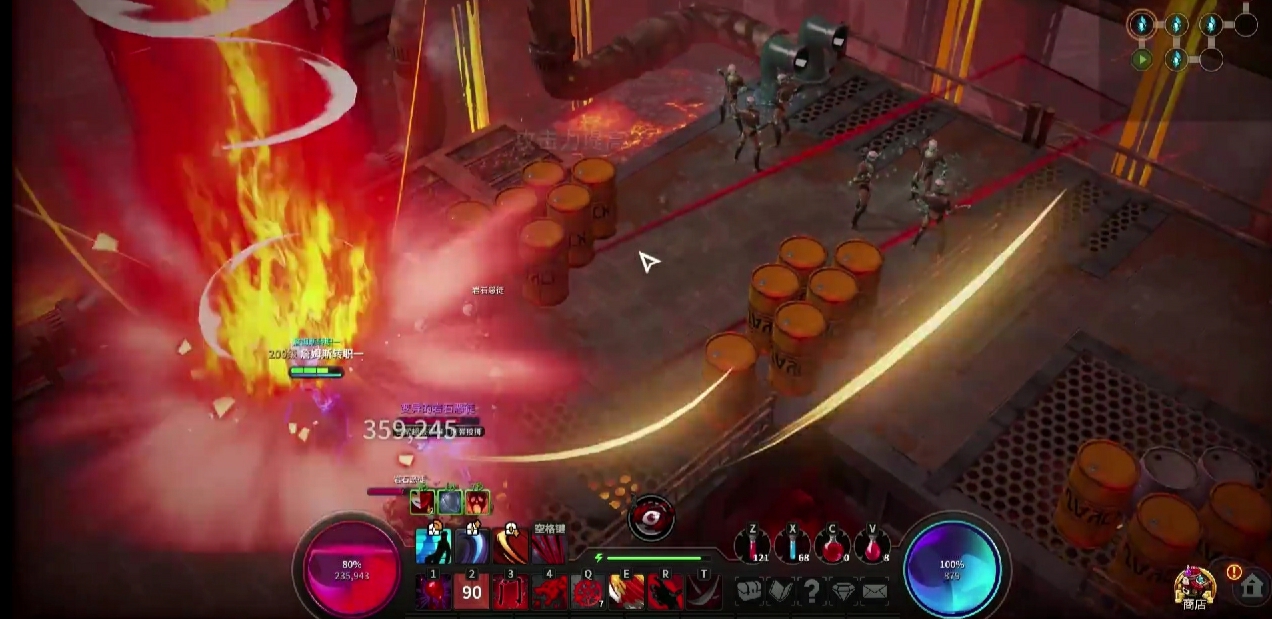Select the green play node on the map
The image size is (1272, 619).
point(1142,59)
